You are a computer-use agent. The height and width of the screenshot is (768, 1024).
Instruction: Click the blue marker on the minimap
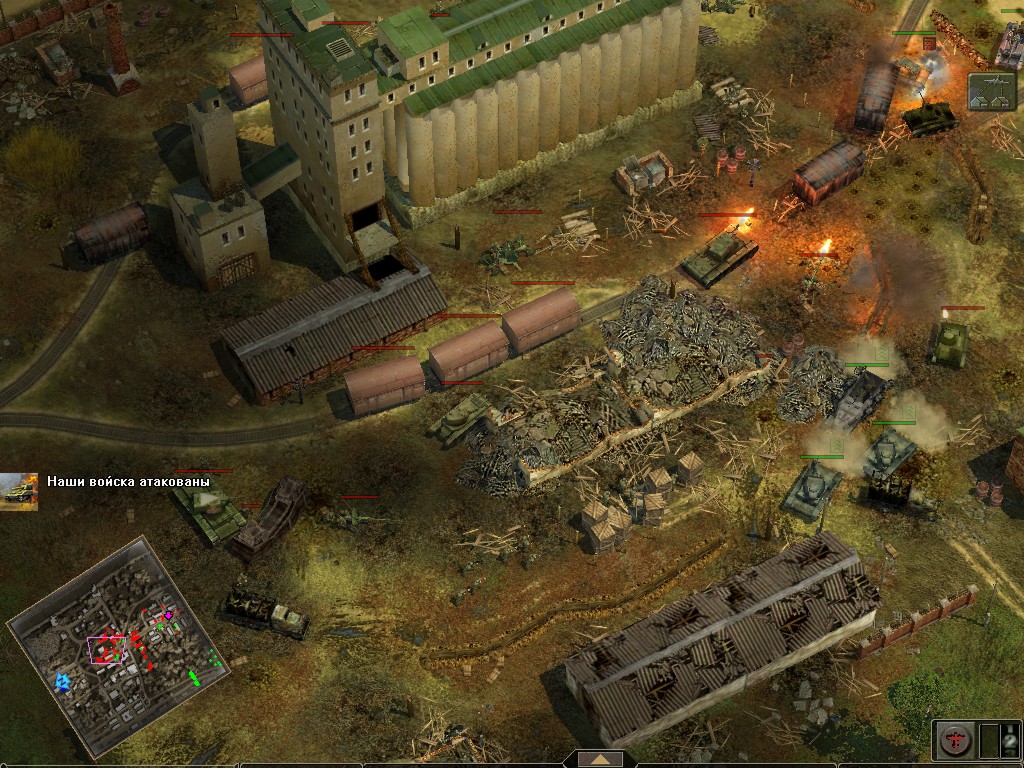pos(63,682)
